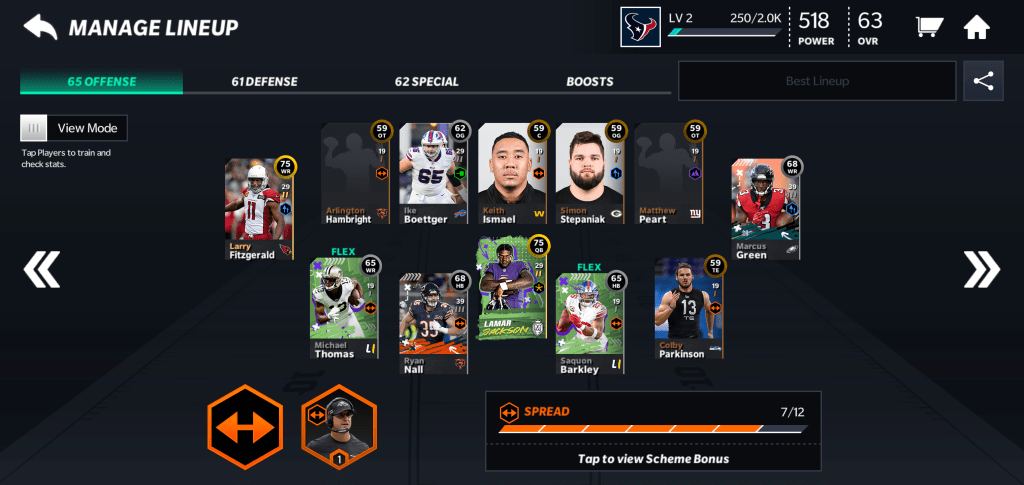
Task: Go to the next lineup page arrow
Action: coord(981,268)
